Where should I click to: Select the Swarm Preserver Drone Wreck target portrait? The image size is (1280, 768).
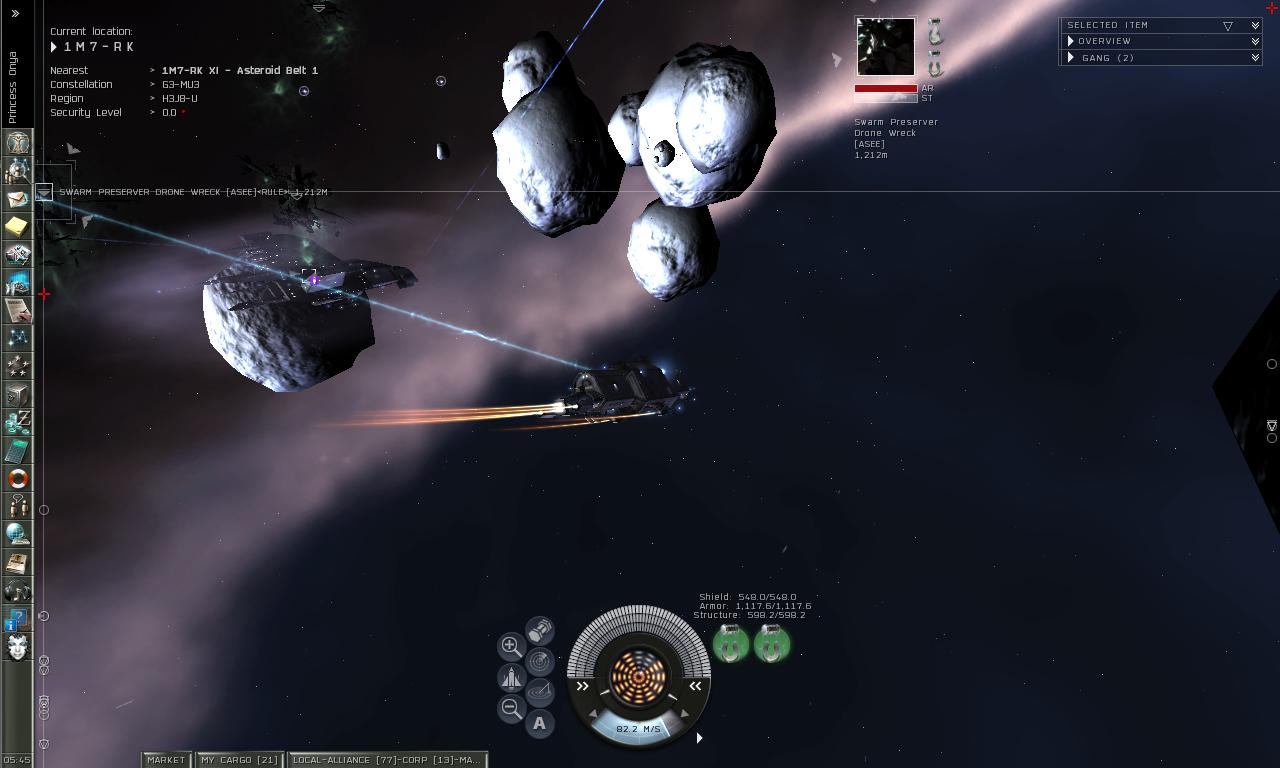tap(885, 46)
